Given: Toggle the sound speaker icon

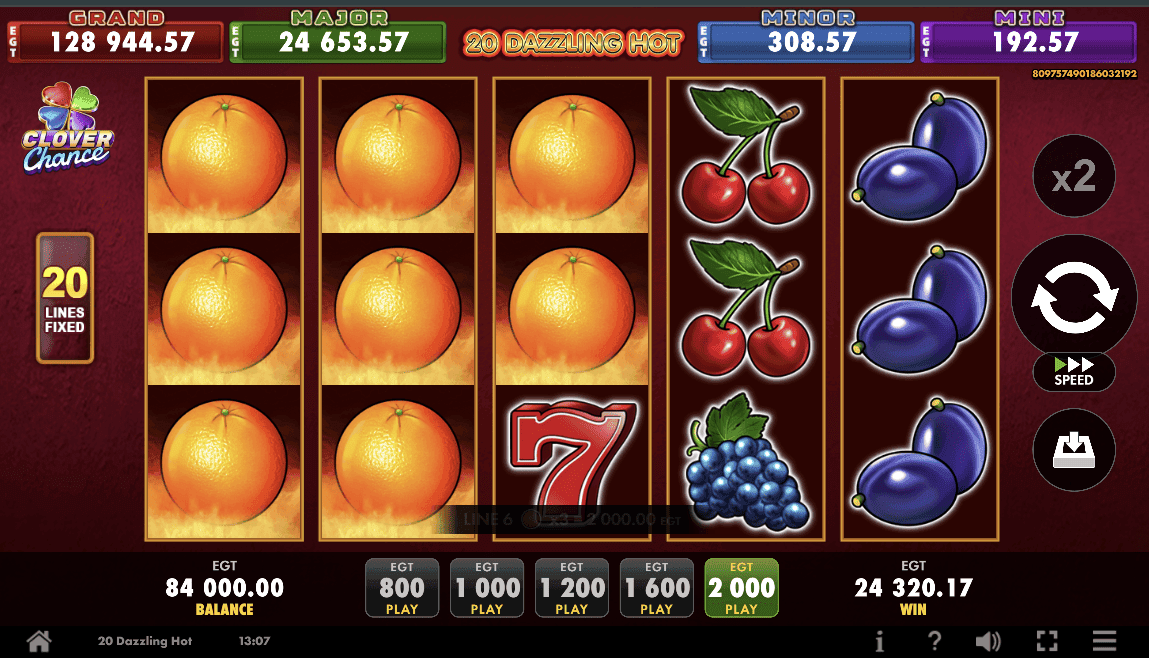Looking at the screenshot, I should 988,641.
